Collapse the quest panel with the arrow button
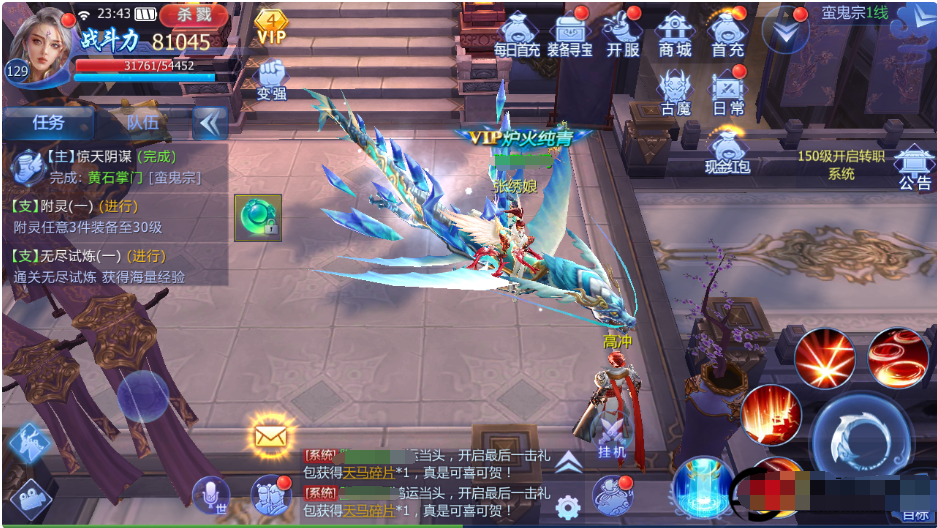The width and height of the screenshot is (937, 528). coord(210,122)
